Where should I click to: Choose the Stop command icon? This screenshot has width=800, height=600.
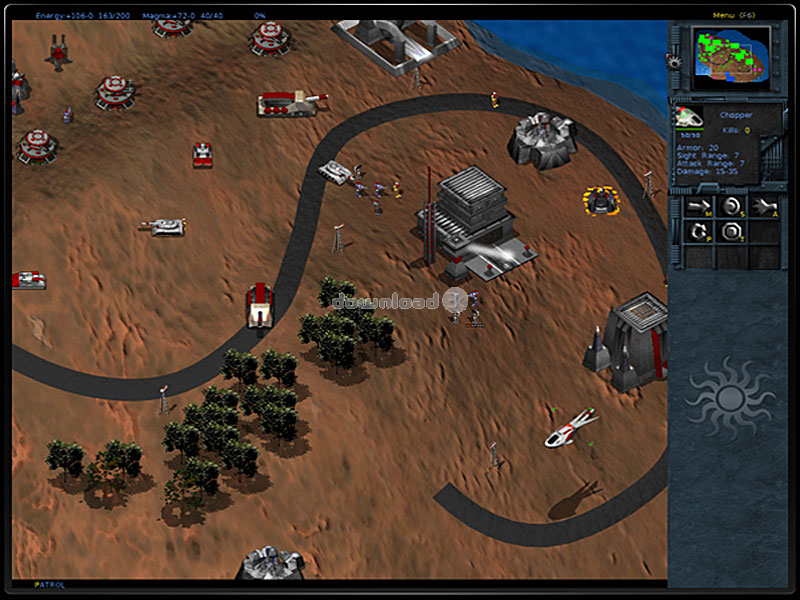(x=732, y=207)
